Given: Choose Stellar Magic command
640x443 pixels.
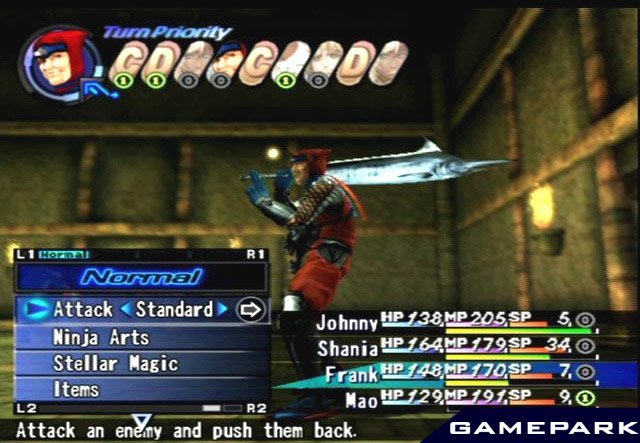Looking at the screenshot, I should [115, 363].
